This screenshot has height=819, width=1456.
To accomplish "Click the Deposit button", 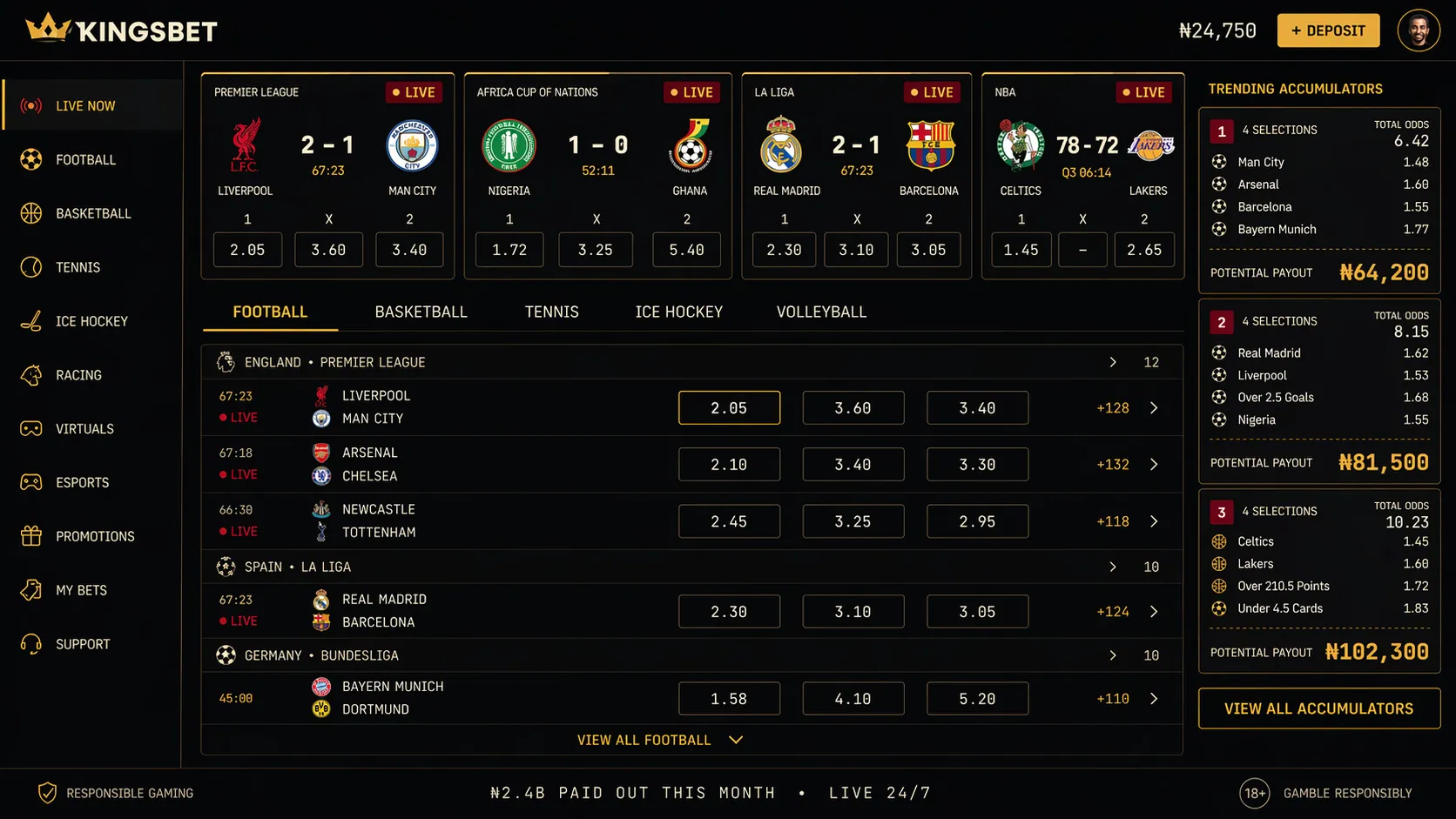I will [x=1327, y=30].
